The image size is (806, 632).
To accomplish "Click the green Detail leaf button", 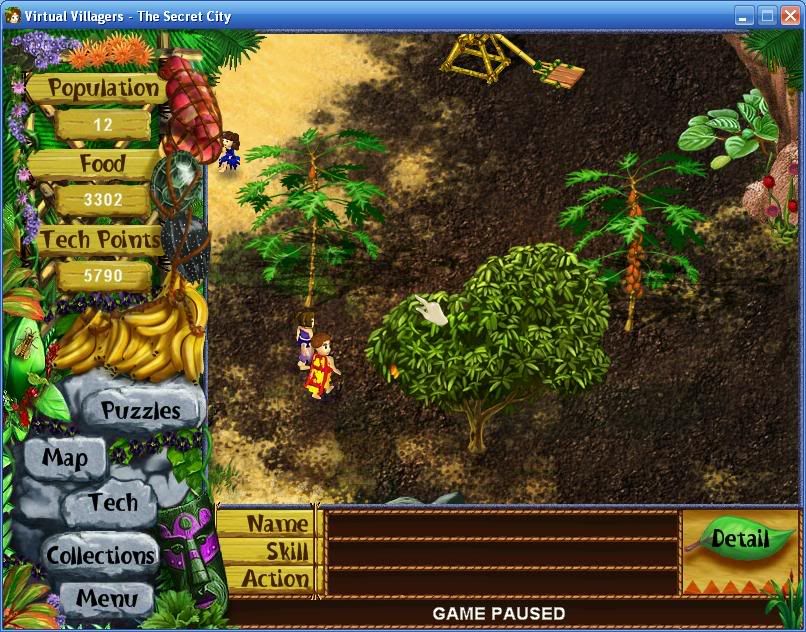I will point(740,540).
